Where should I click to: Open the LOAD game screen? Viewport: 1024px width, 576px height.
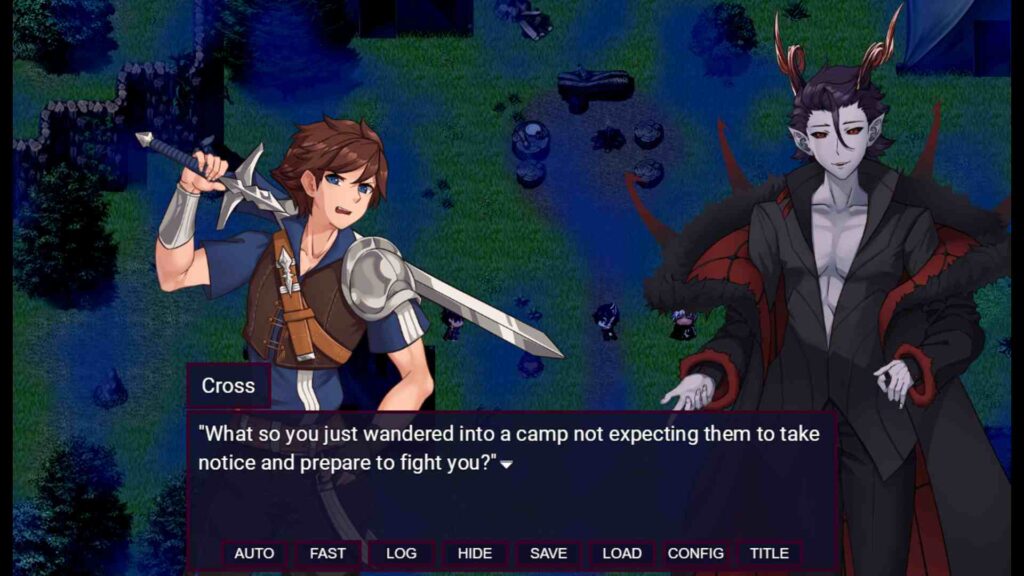pos(622,553)
